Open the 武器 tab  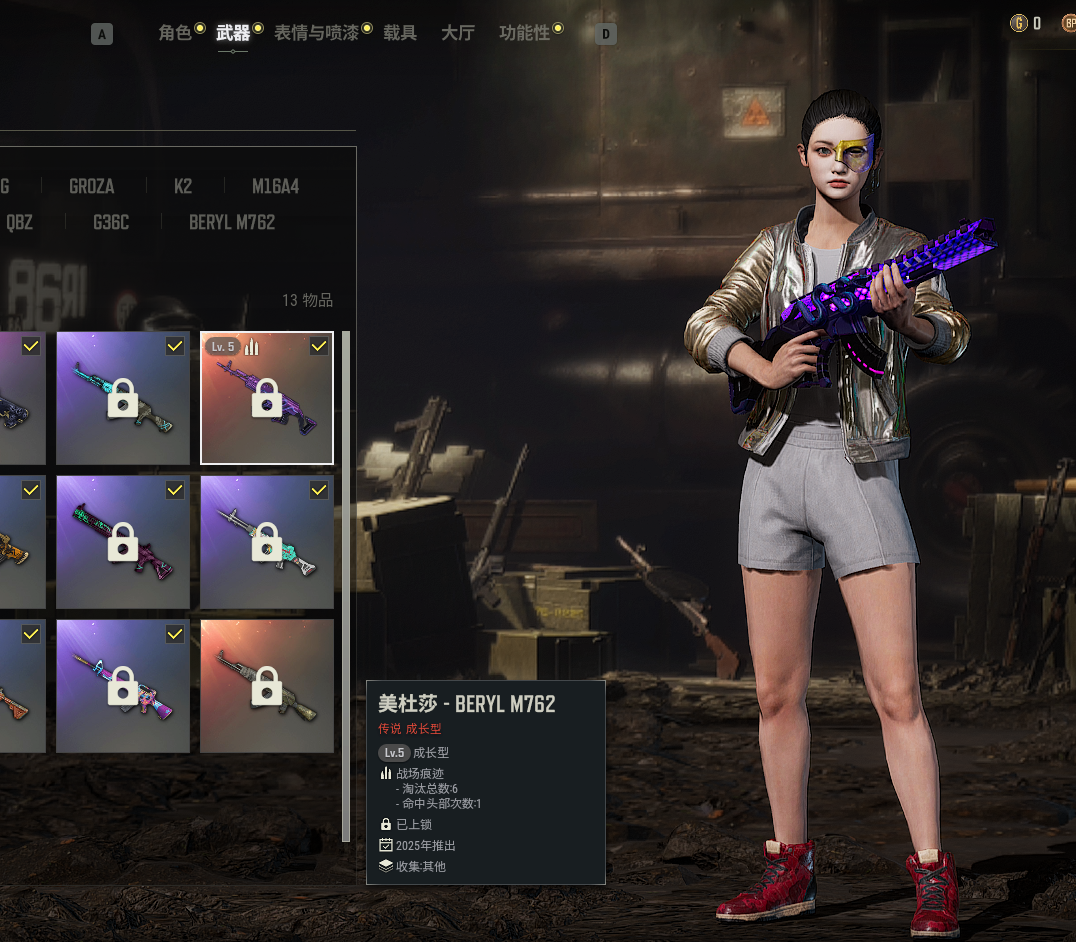point(233,33)
